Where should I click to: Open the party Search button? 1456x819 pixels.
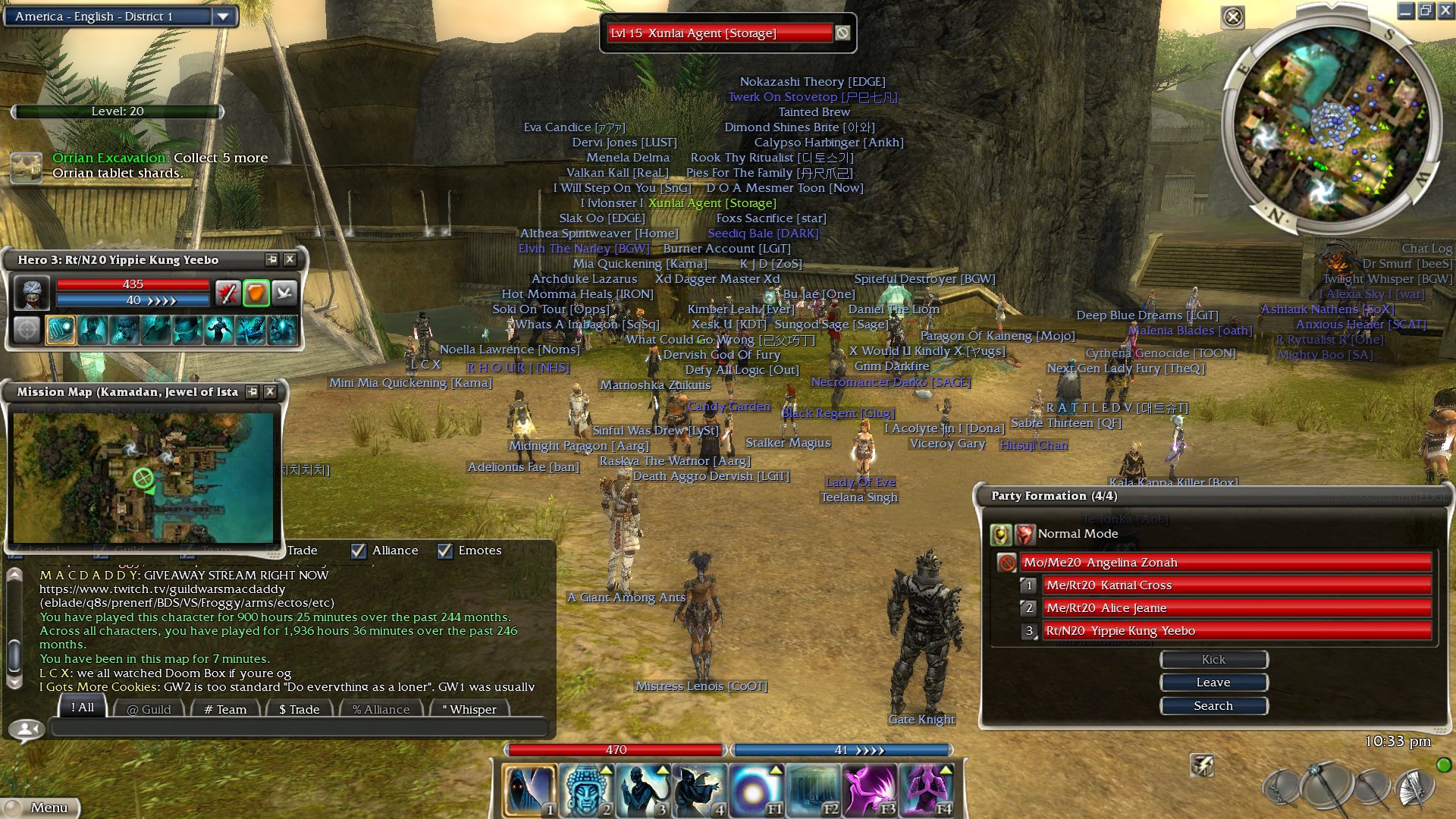(1213, 706)
